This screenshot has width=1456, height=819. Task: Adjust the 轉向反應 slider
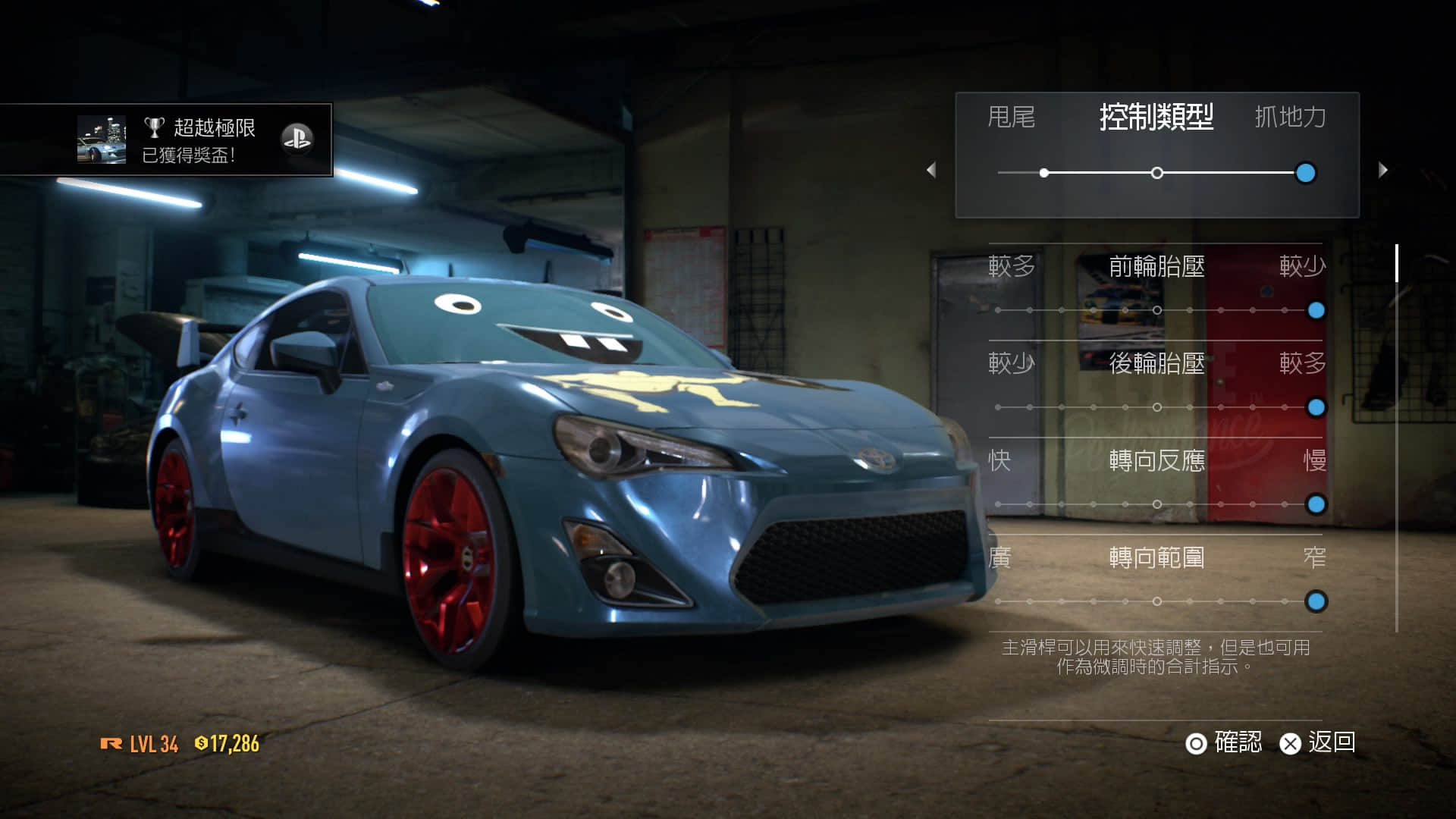1316,504
